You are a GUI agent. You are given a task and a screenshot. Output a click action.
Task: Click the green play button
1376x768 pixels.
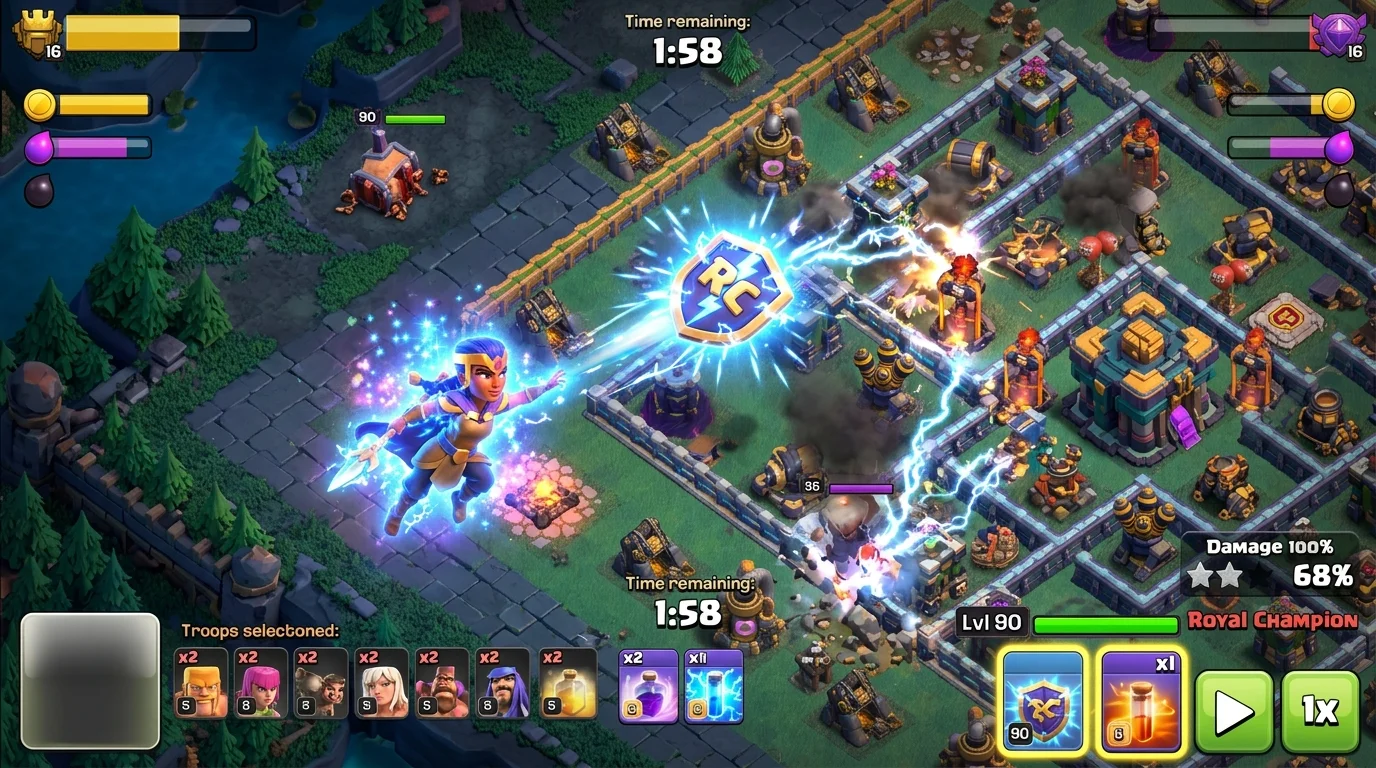click(1234, 711)
